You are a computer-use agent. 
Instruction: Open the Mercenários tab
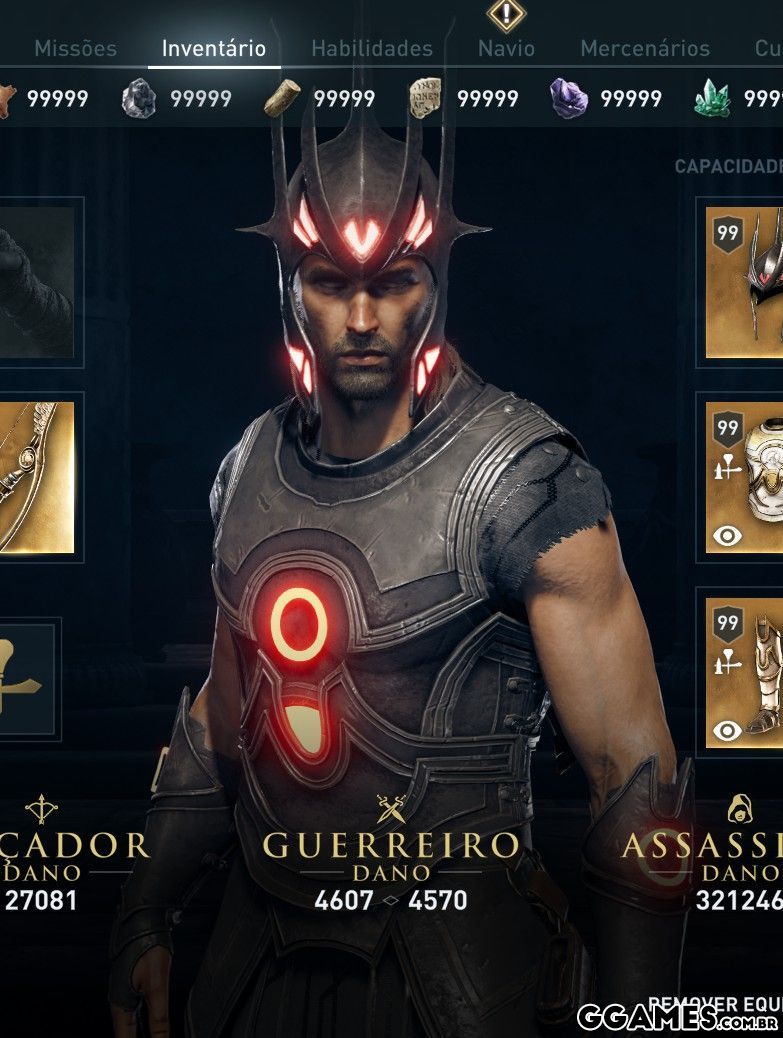tap(645, 48)
